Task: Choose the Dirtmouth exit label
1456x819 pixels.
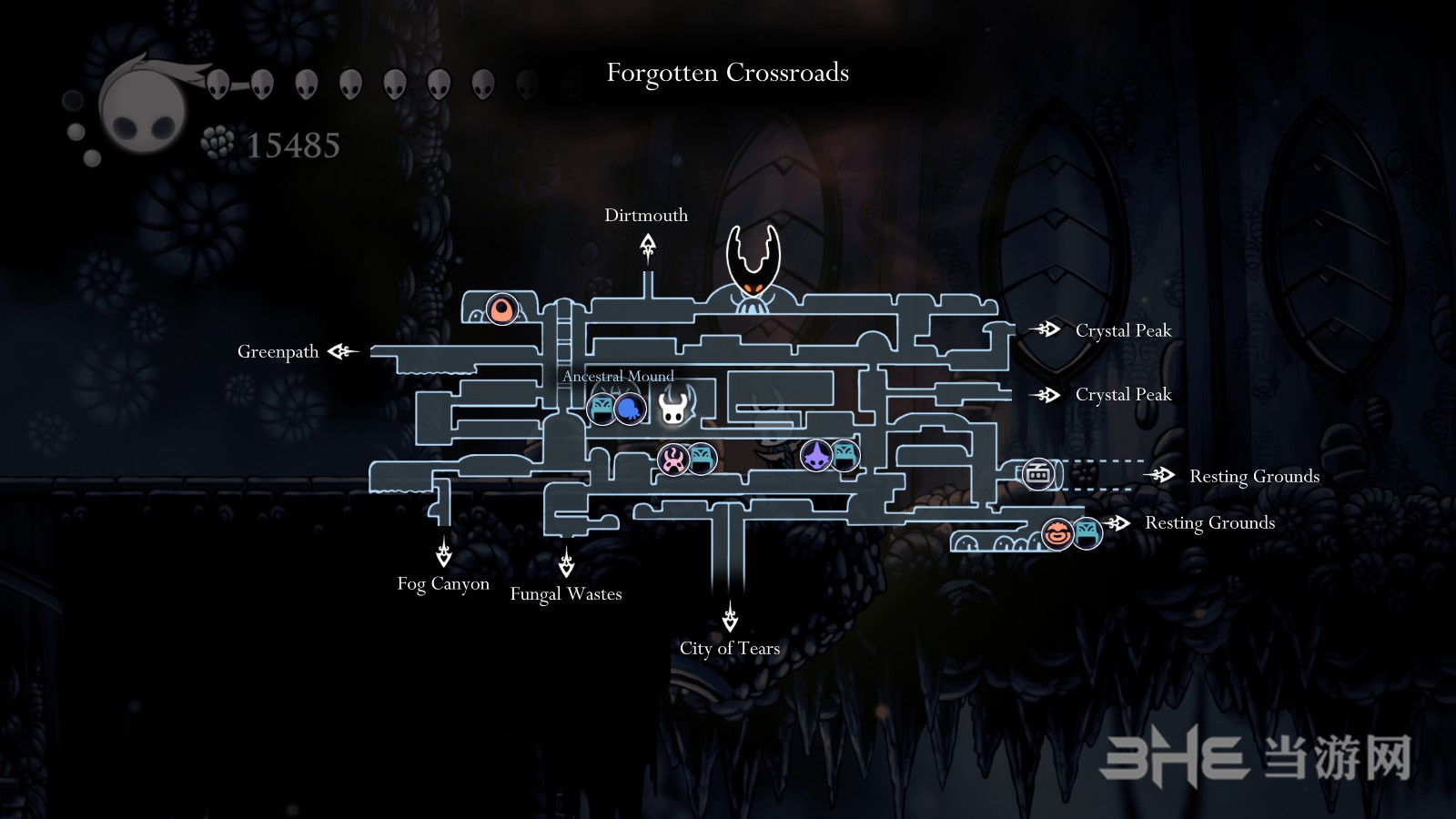Action: click(x=646, y=216)
